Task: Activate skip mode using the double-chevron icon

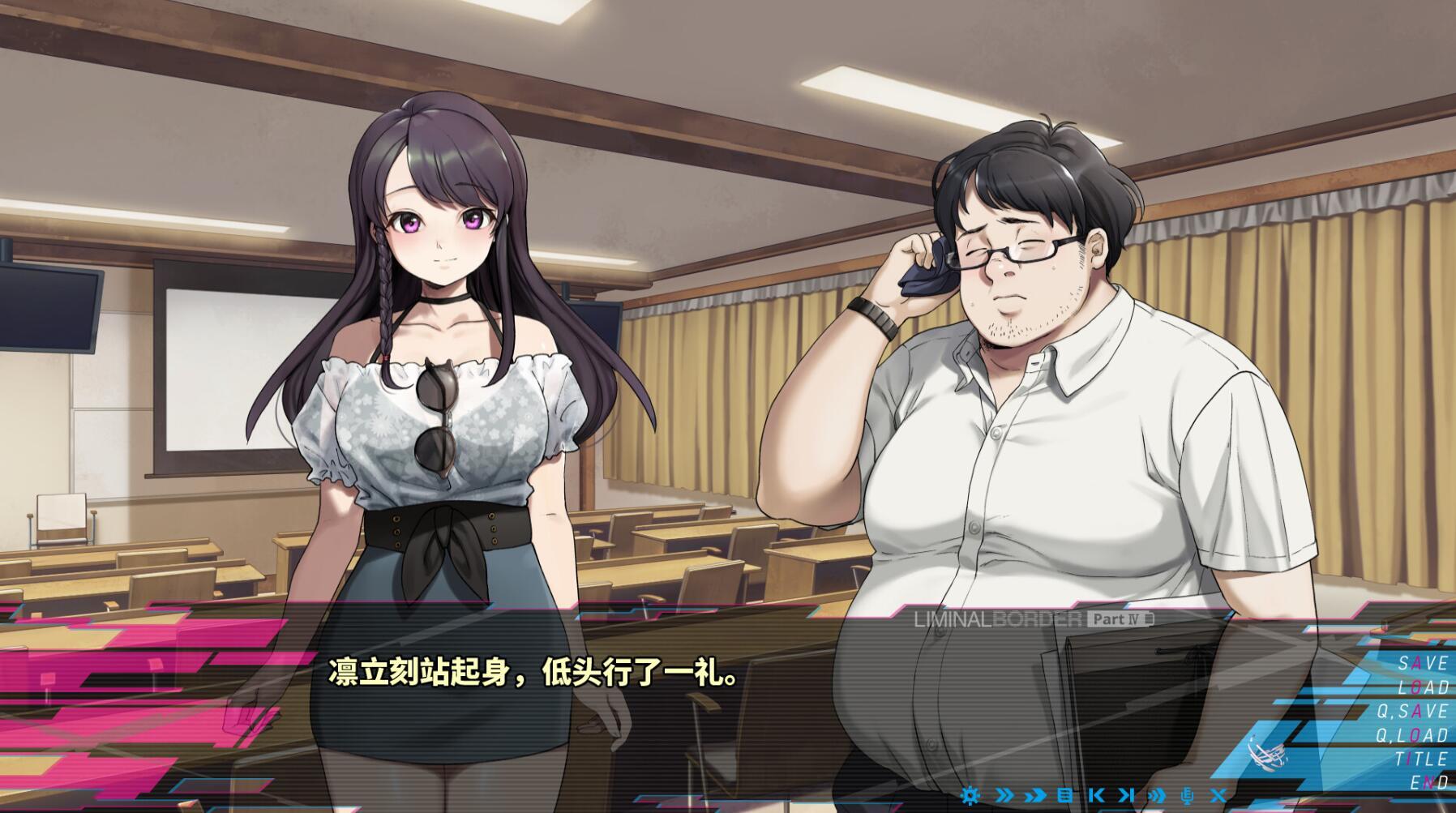Action: tap(1004, 795)
